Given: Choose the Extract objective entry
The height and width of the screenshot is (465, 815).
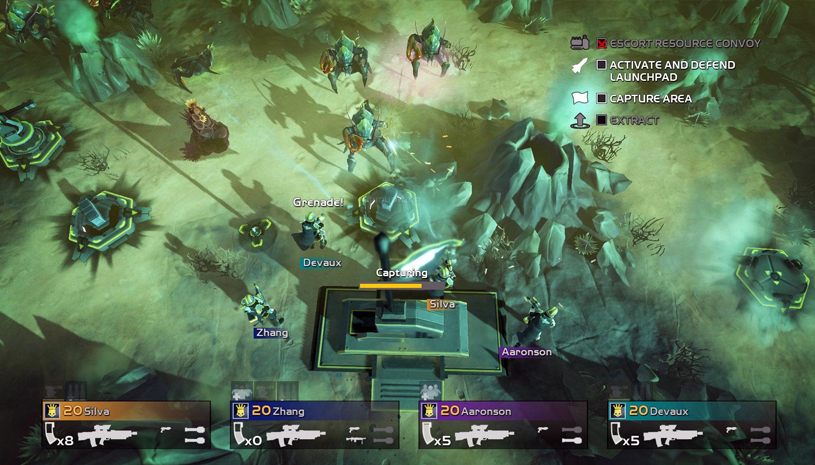Looking at the screenshot, I should pyautogui.click(x=634, y=121).
